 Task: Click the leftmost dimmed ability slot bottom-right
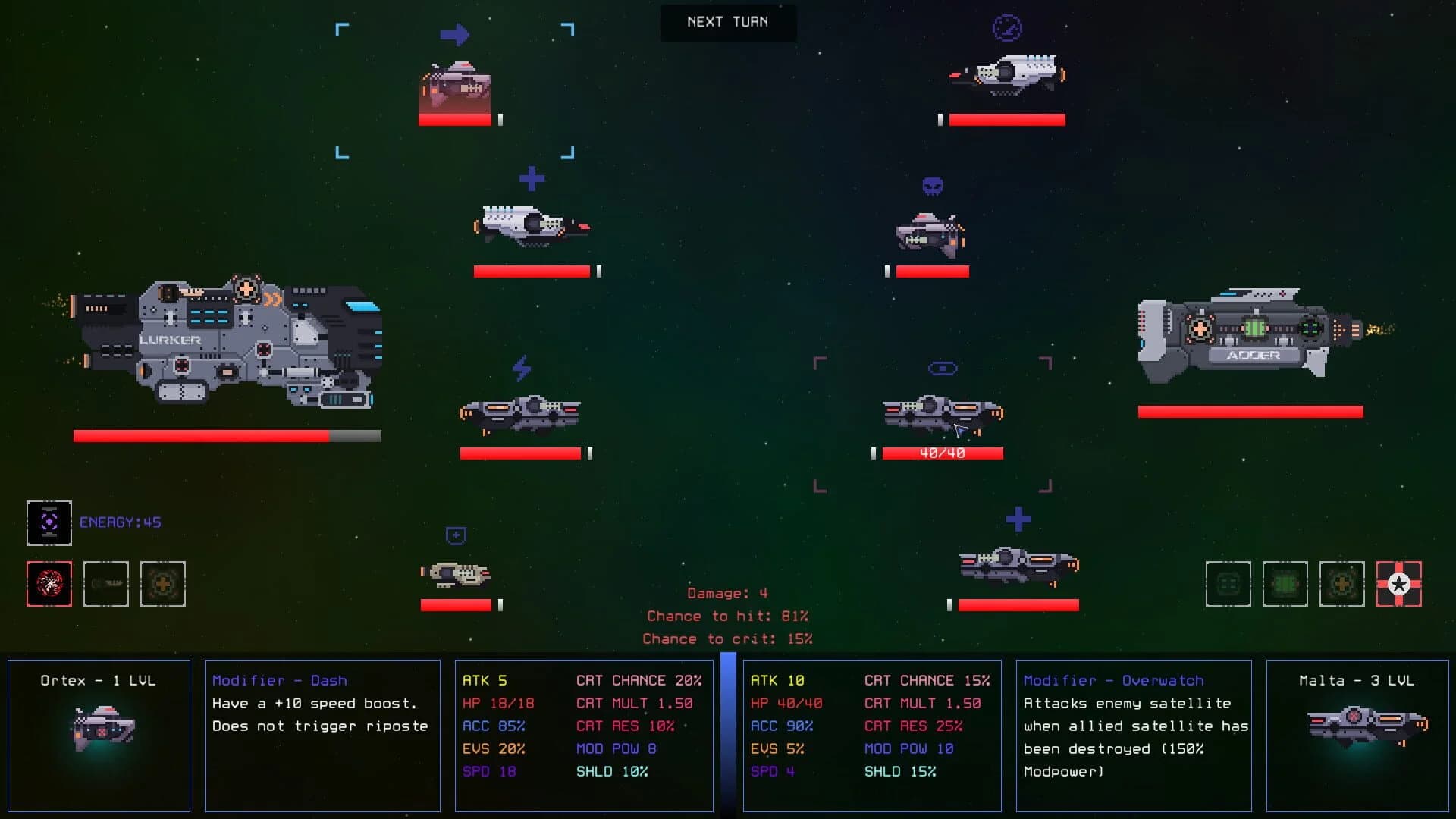click(x=1228, y=584)
